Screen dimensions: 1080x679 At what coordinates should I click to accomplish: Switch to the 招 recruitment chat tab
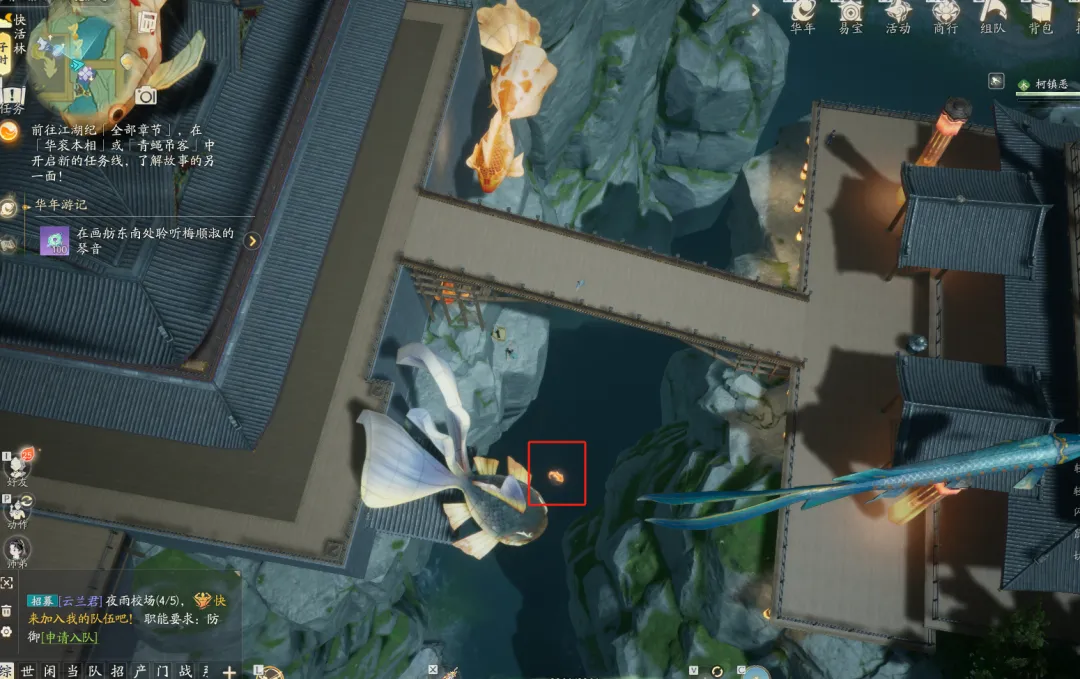point(117,671)
